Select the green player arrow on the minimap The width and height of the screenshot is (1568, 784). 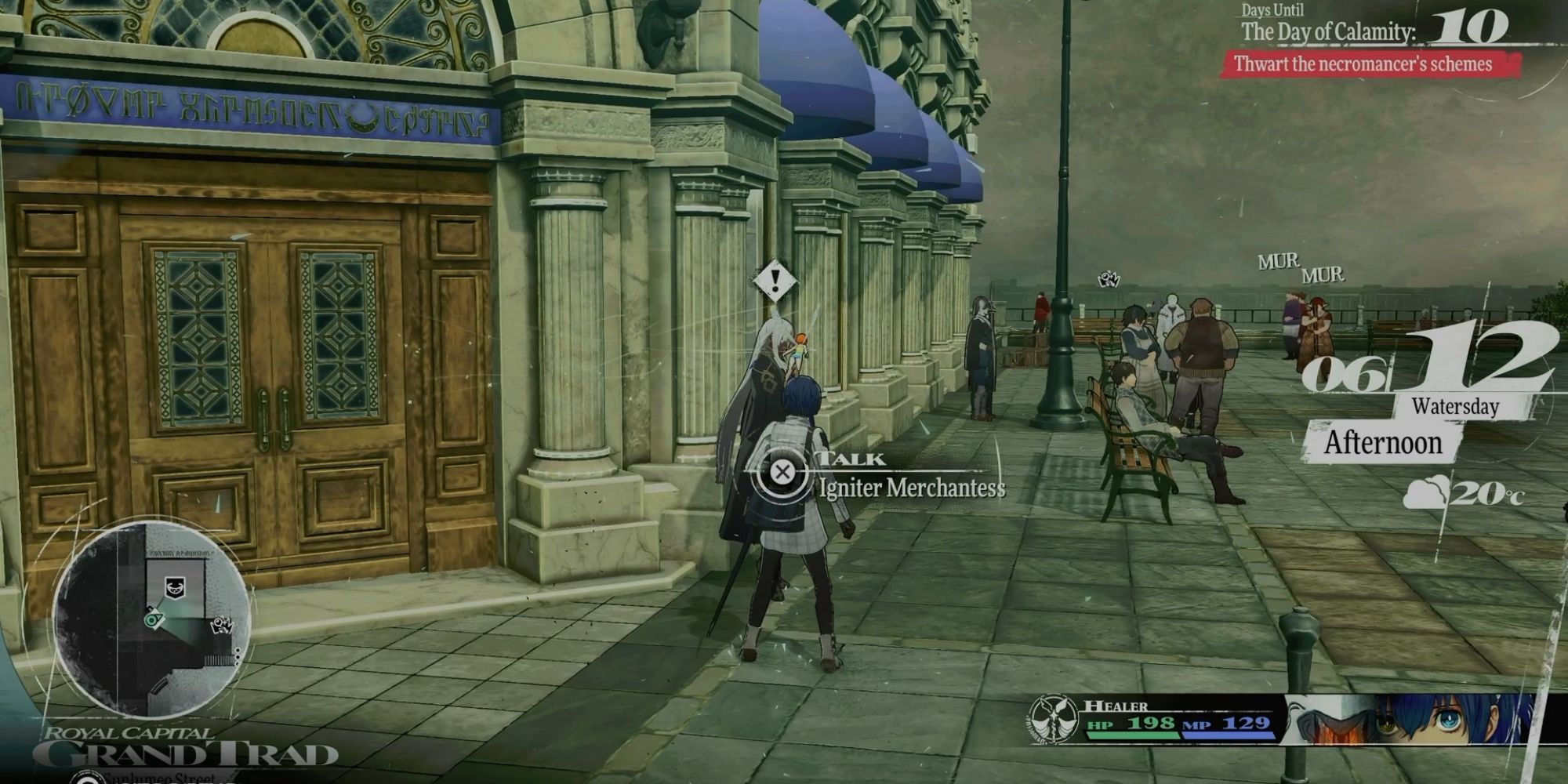coord(153,619)
